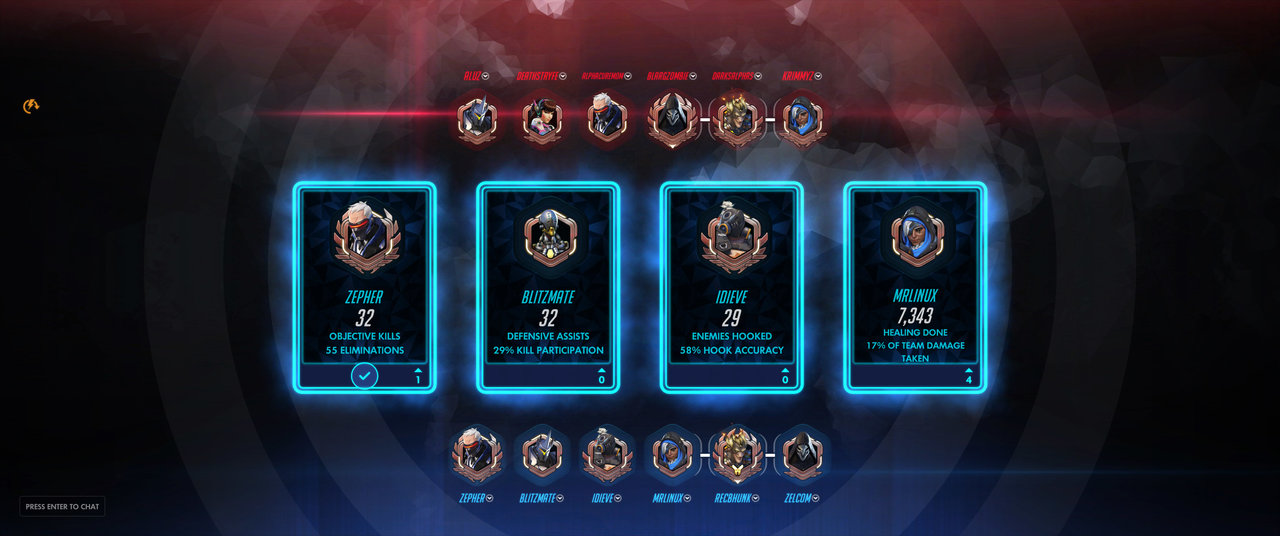Open Blargzombie's player options dropdown

(x=692, y=76)
